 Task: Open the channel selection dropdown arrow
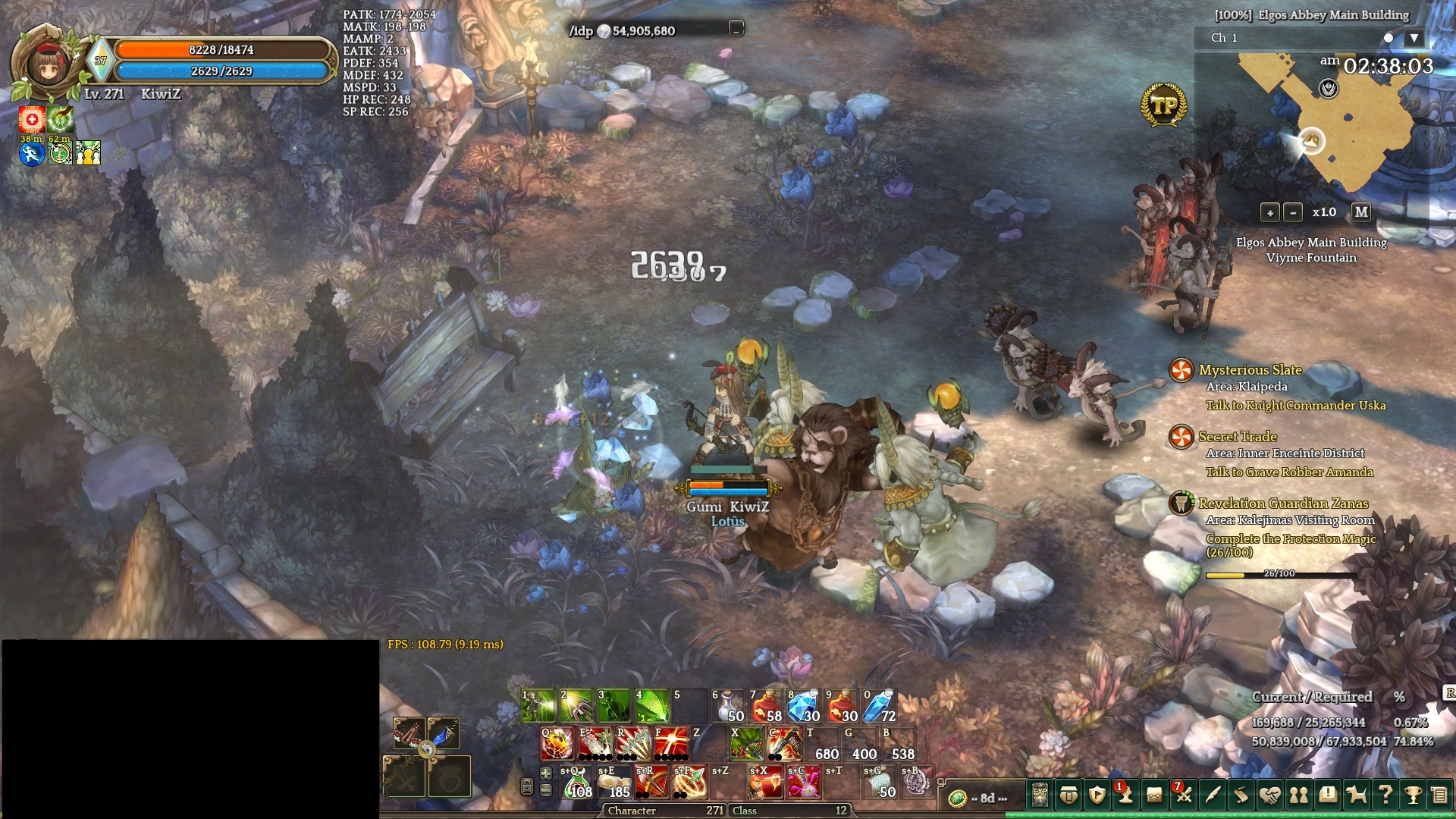pos(1414,38)
